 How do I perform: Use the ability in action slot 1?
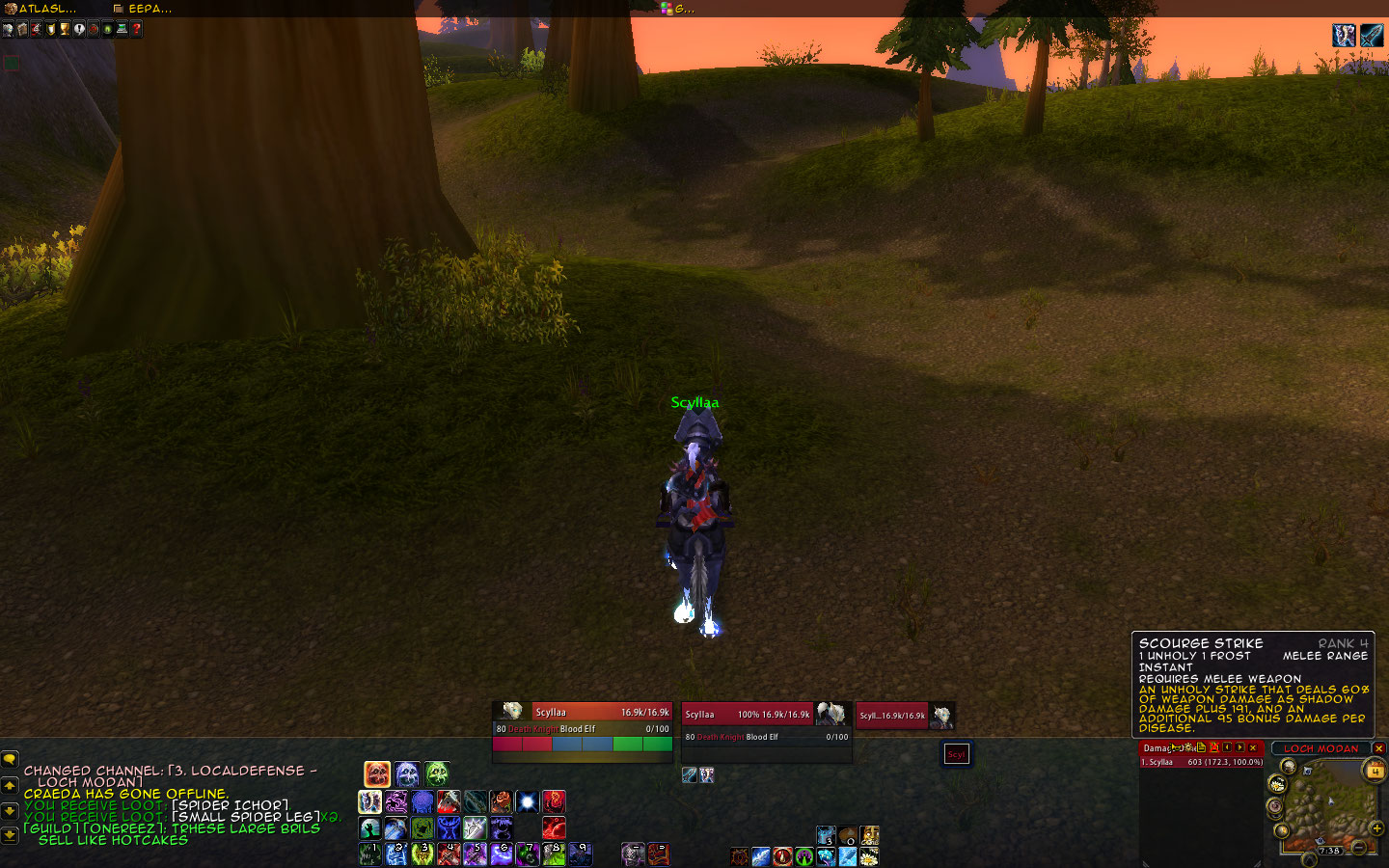coord(369,854)
